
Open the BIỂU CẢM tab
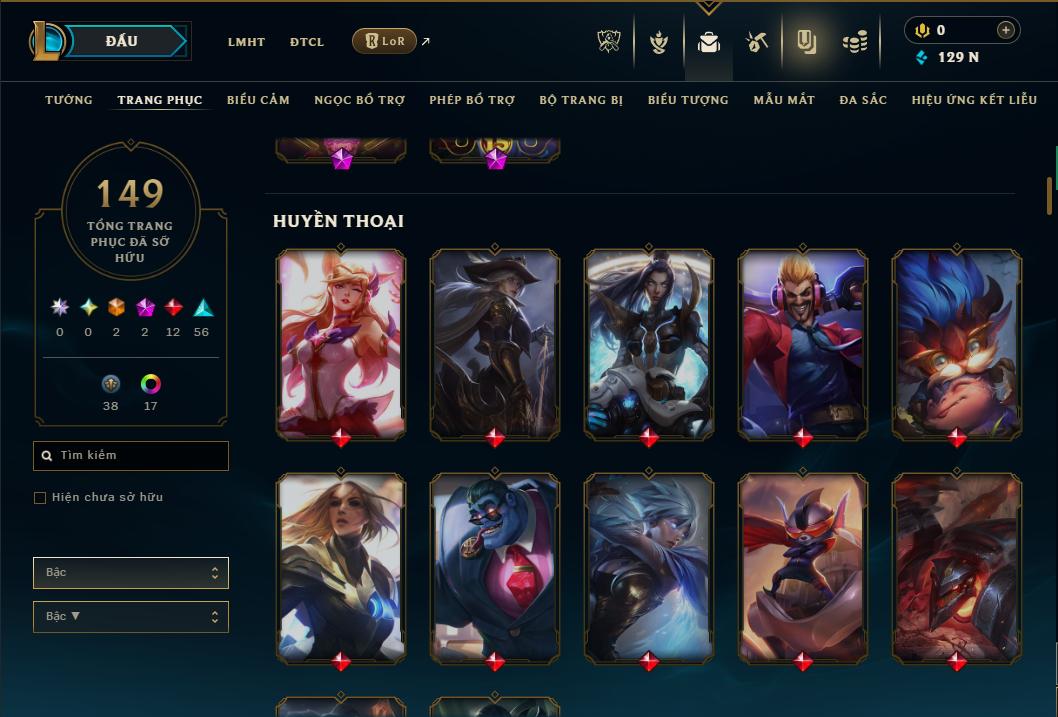click(258, 100)
